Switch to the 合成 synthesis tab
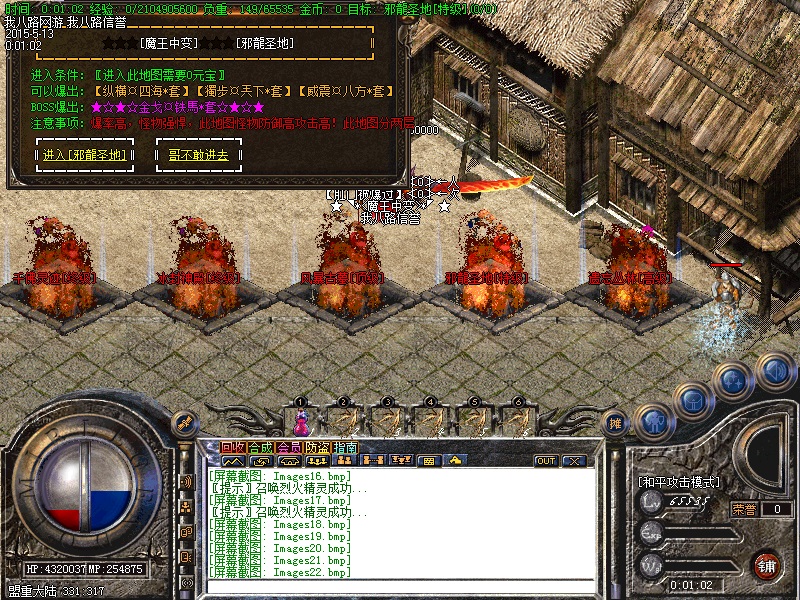The image size is (800, 600). pos(260,447)
